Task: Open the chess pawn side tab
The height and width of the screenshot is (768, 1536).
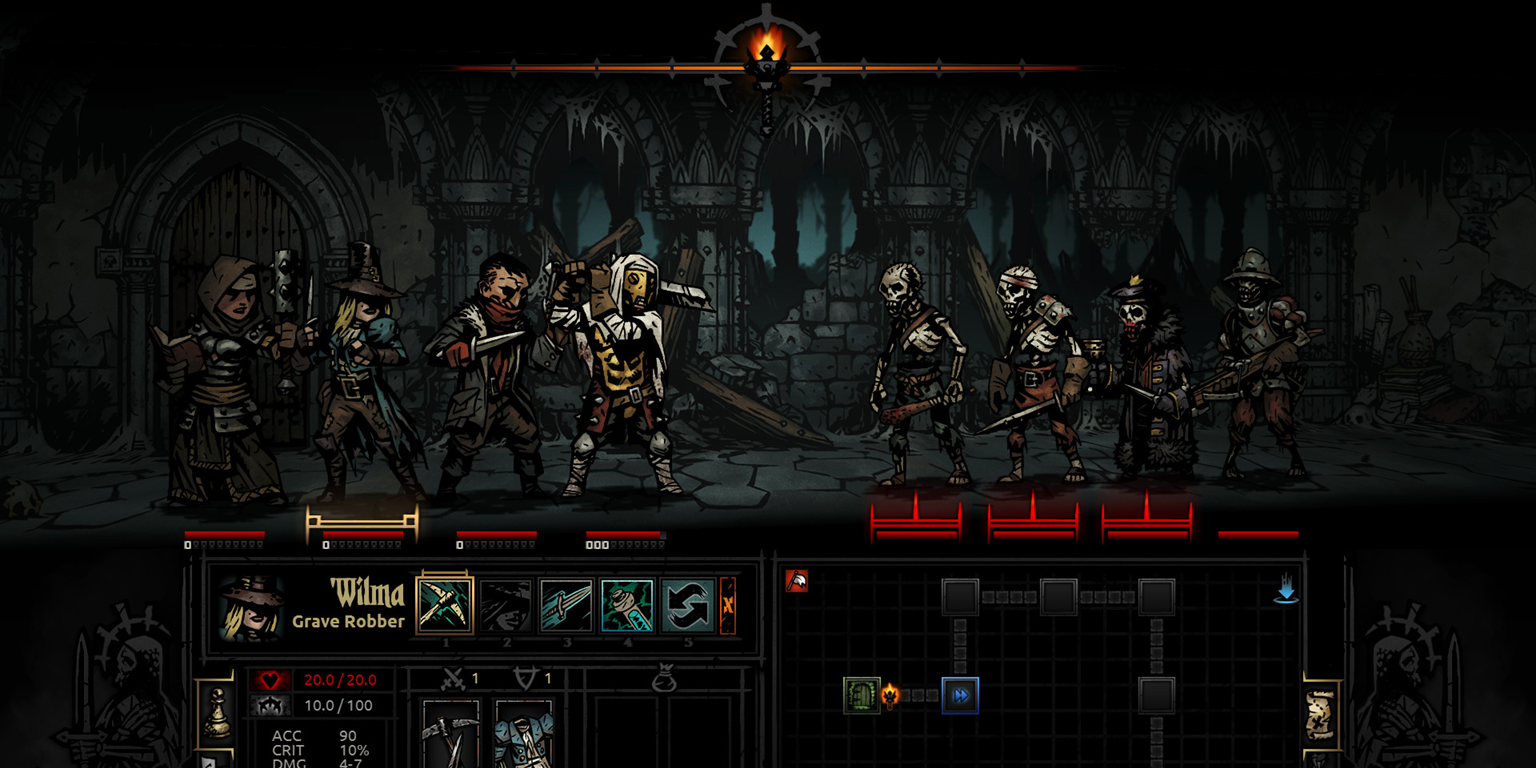Action: (216, 714)
